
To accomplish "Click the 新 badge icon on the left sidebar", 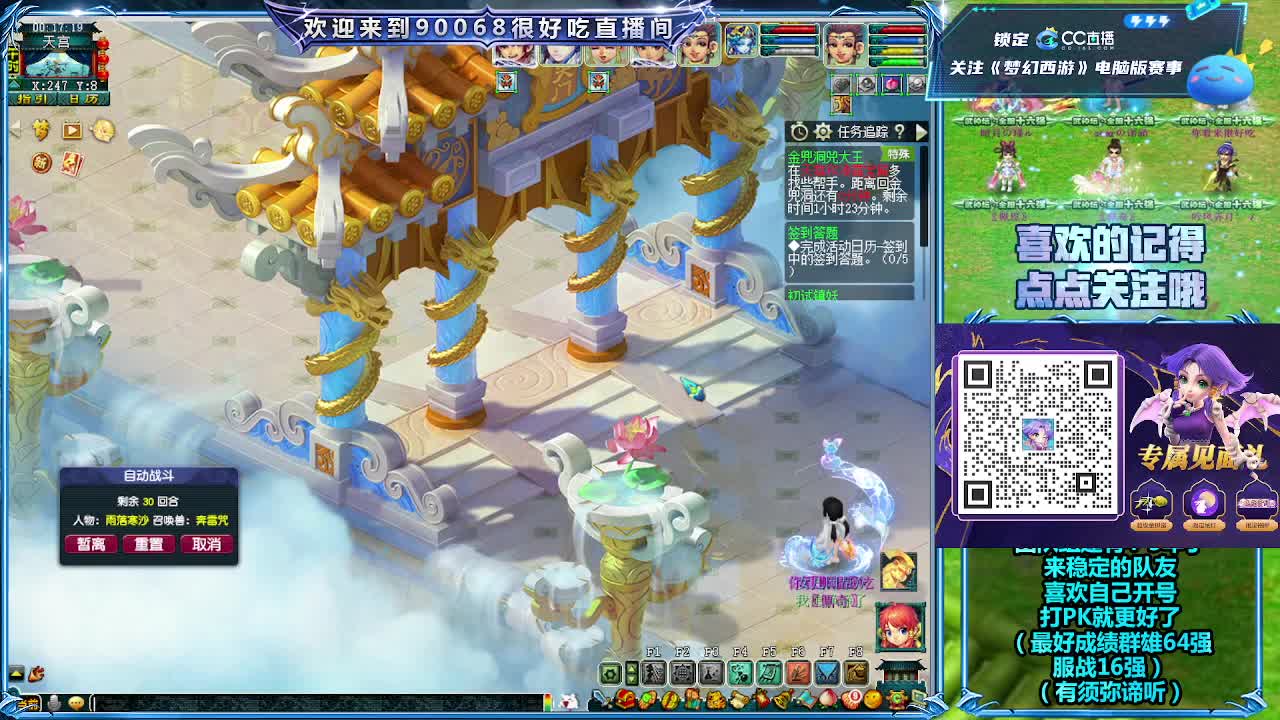I will pyautogui.click(x=40, y=162).
